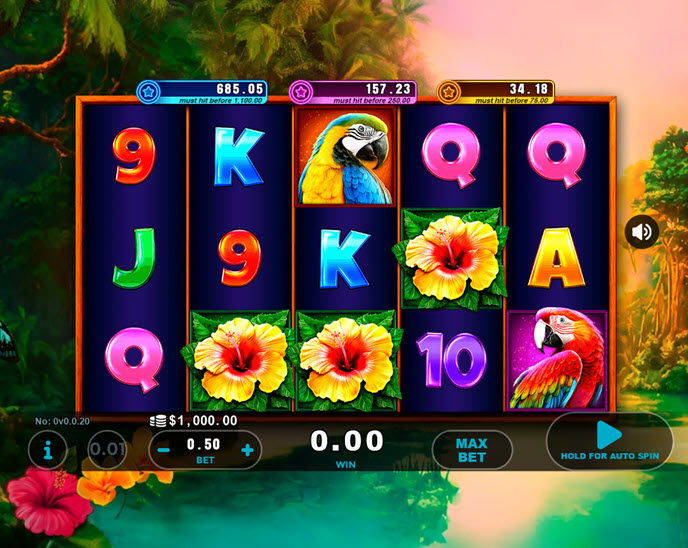Increase the bet with the plus button
The width and height of the screenshot is (688, 548).
click(247, 450)
